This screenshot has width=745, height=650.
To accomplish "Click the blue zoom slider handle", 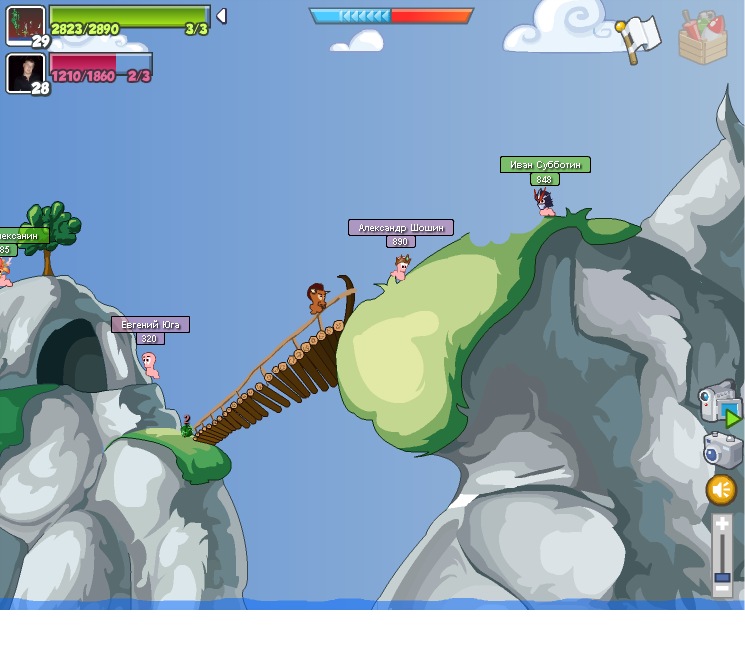I will tap(722, 576).
